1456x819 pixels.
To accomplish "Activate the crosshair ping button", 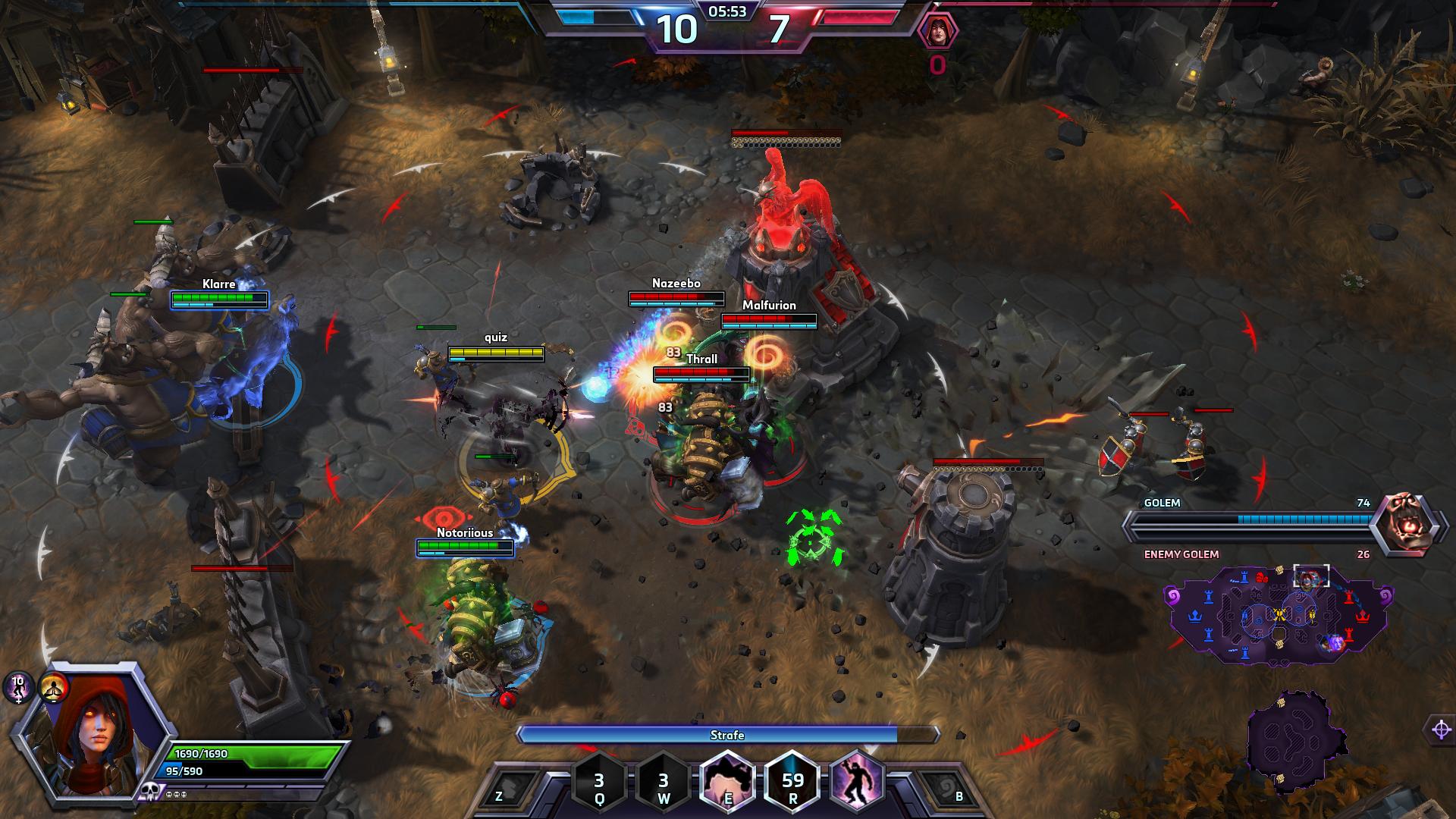I will coord(1441,730).
